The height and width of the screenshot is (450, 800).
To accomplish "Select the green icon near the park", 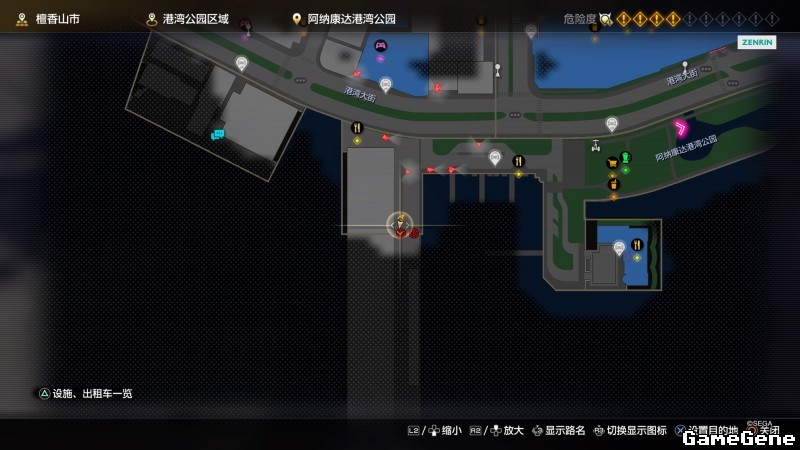I will pyautogui.click(x=627, y=157).
